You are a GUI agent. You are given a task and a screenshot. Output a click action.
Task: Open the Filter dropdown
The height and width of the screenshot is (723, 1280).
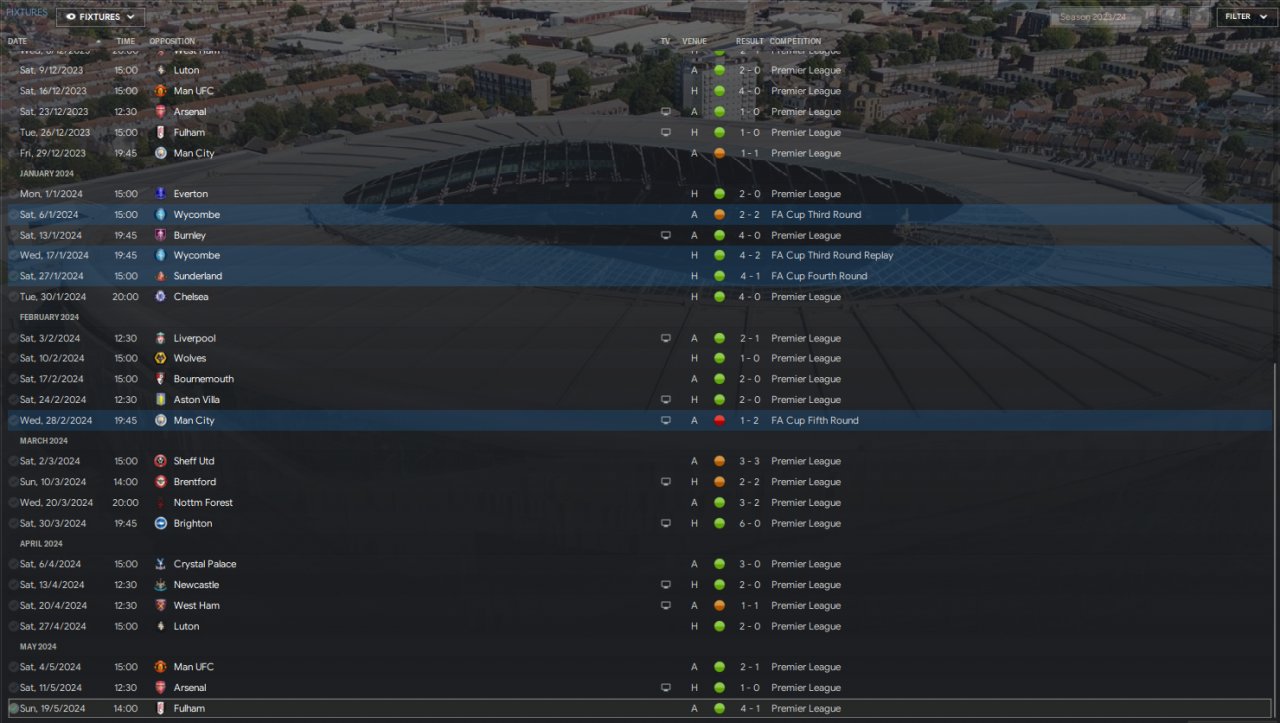coord(1244,17)
